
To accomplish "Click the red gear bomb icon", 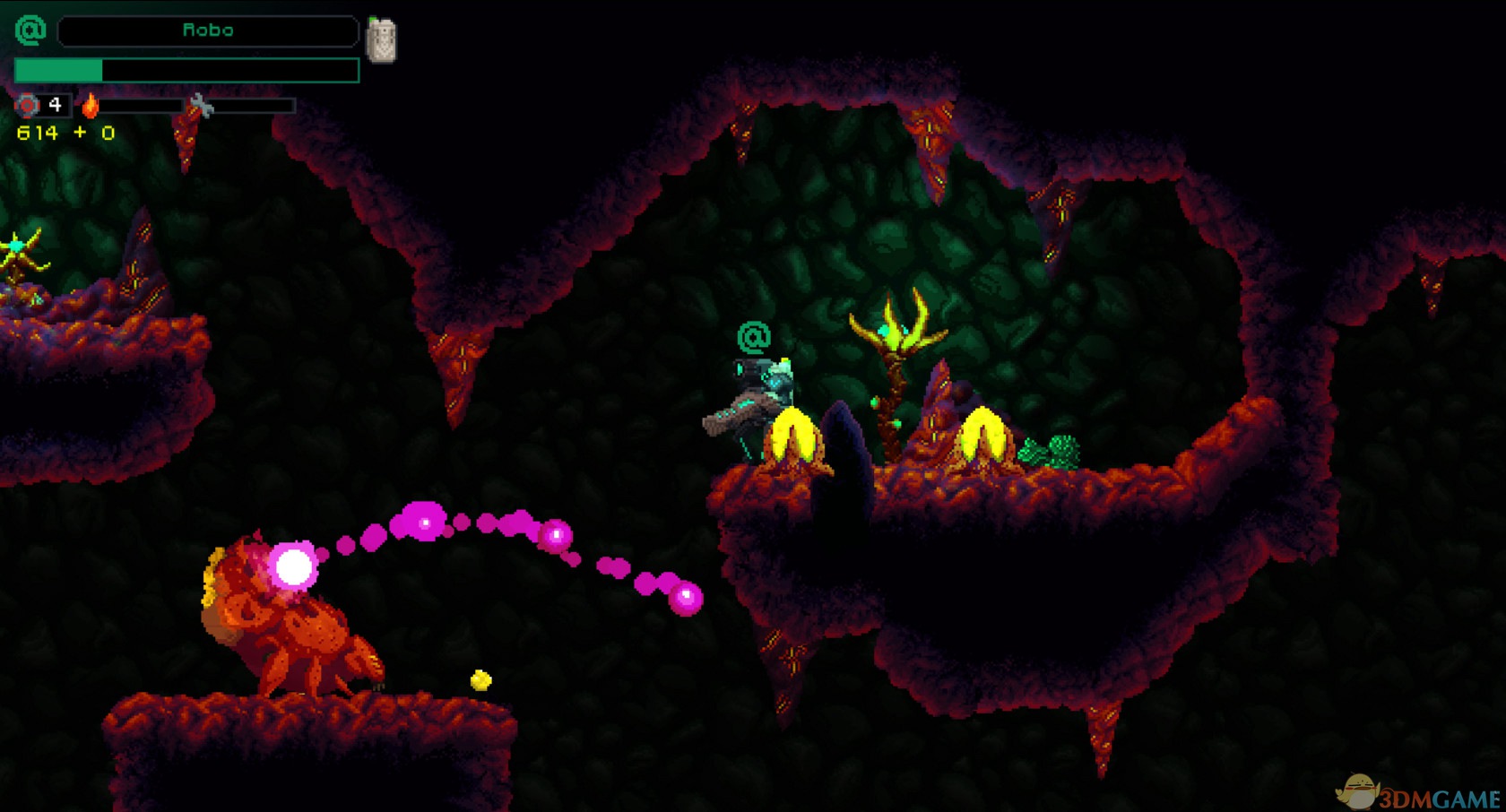I will click(28, 106).
